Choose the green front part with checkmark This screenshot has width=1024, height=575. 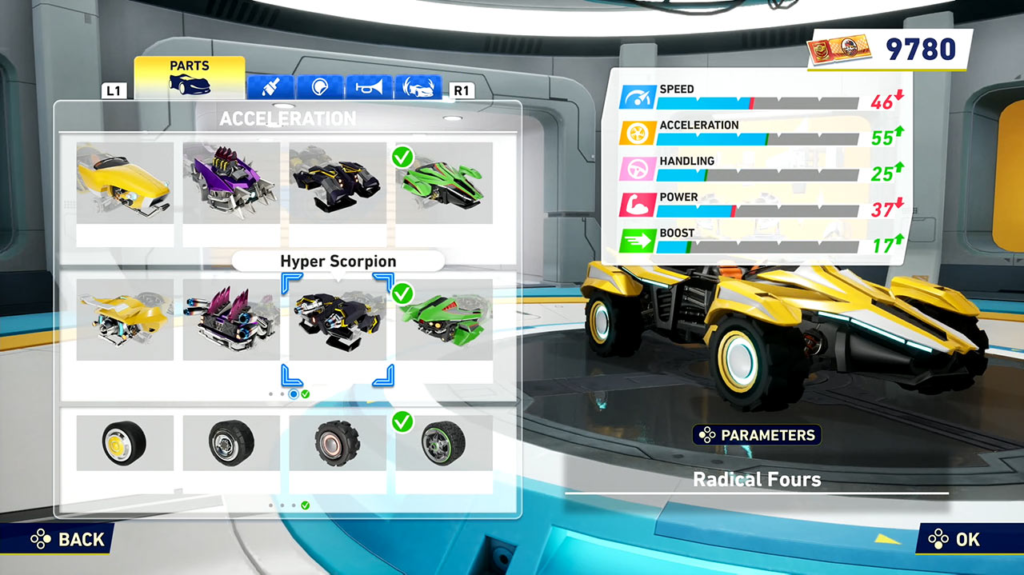443,183
